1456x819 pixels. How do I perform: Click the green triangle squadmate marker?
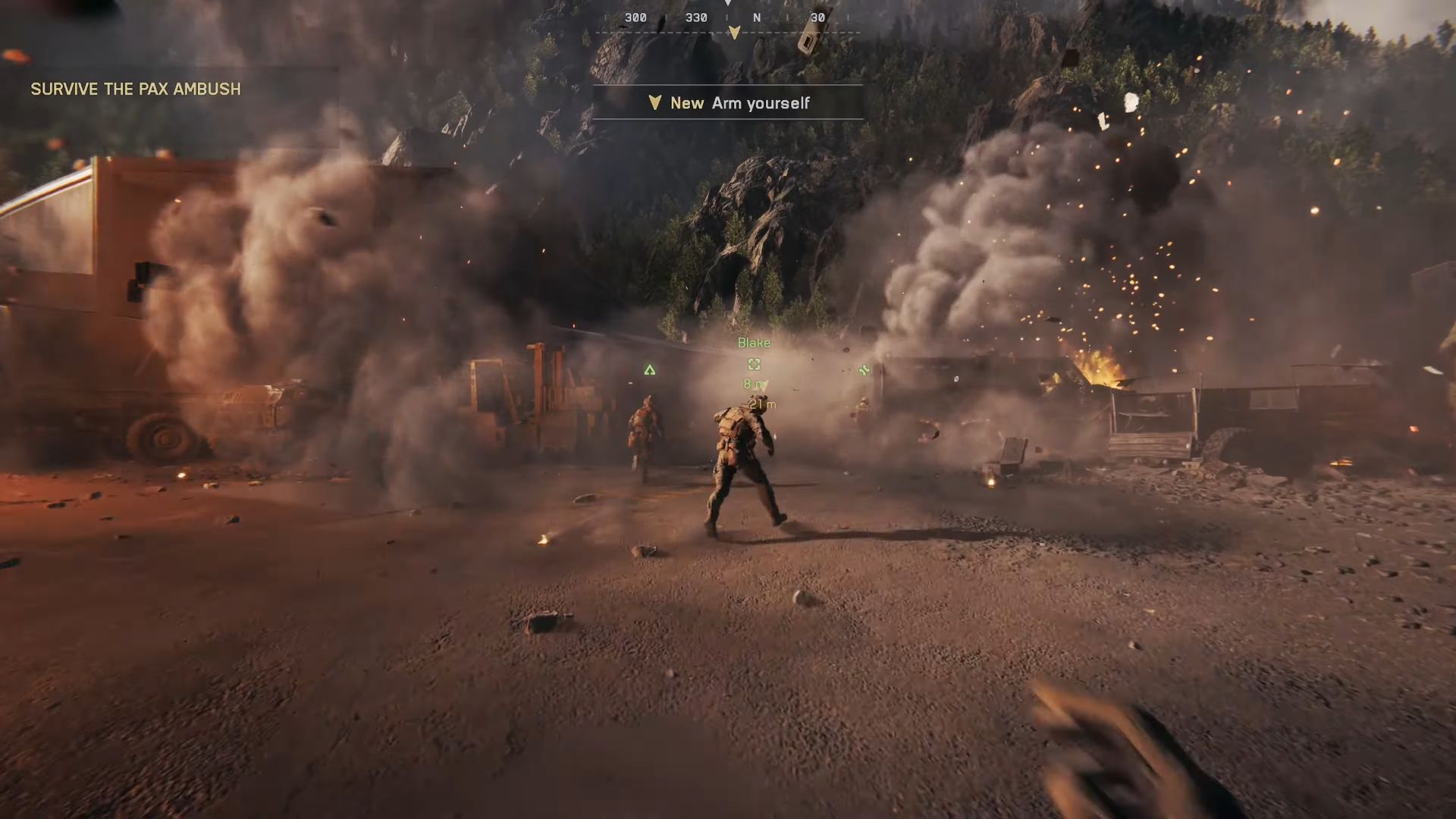click(x=650, y=370)
